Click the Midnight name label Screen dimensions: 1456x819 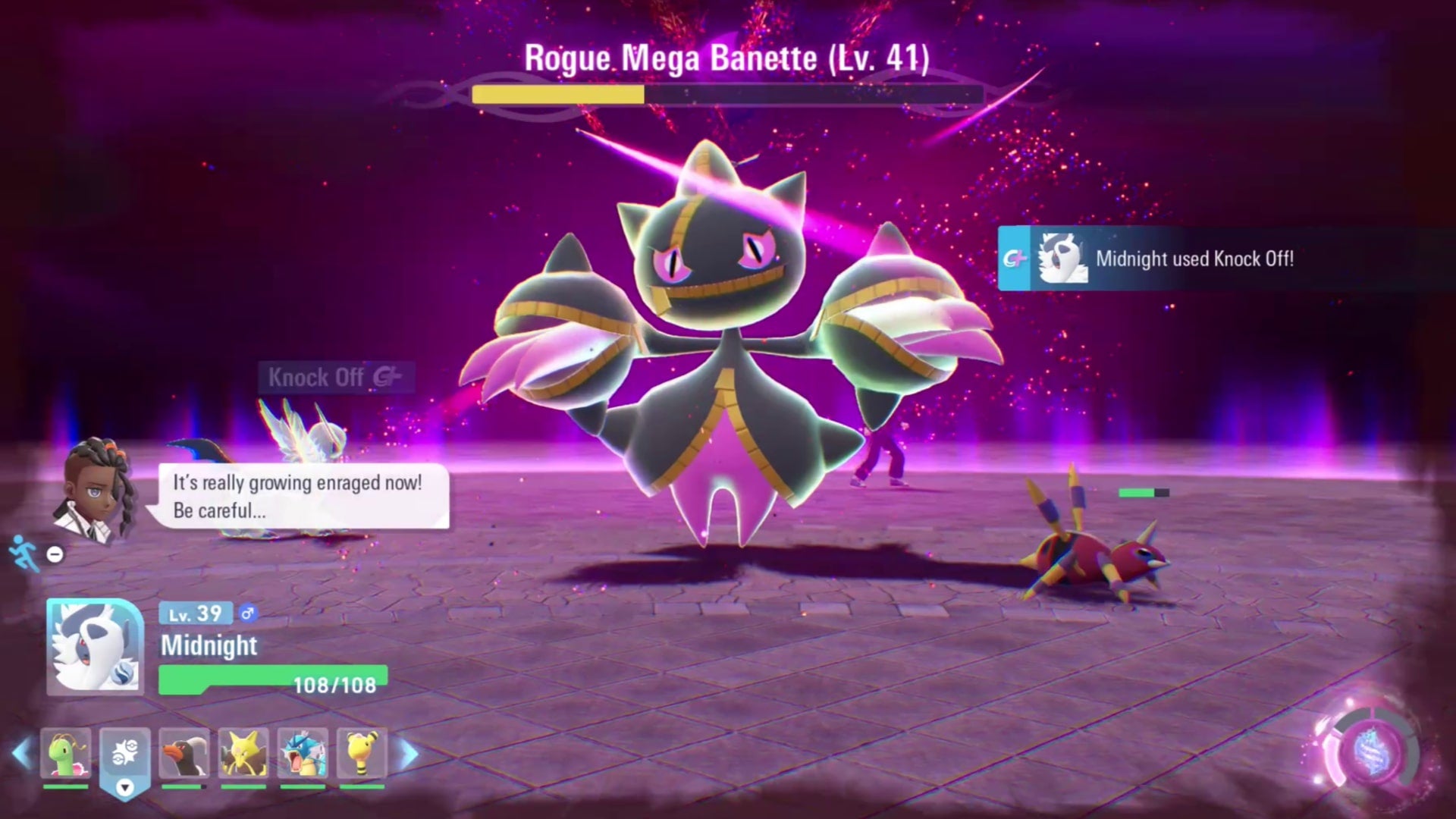point(209,646)
